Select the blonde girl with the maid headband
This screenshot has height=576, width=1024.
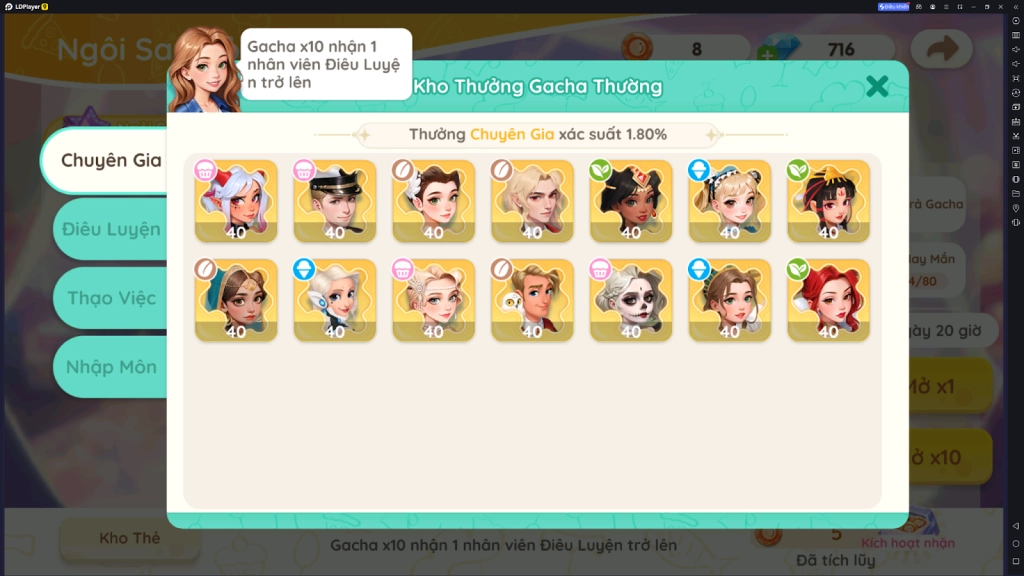(730, 201)
